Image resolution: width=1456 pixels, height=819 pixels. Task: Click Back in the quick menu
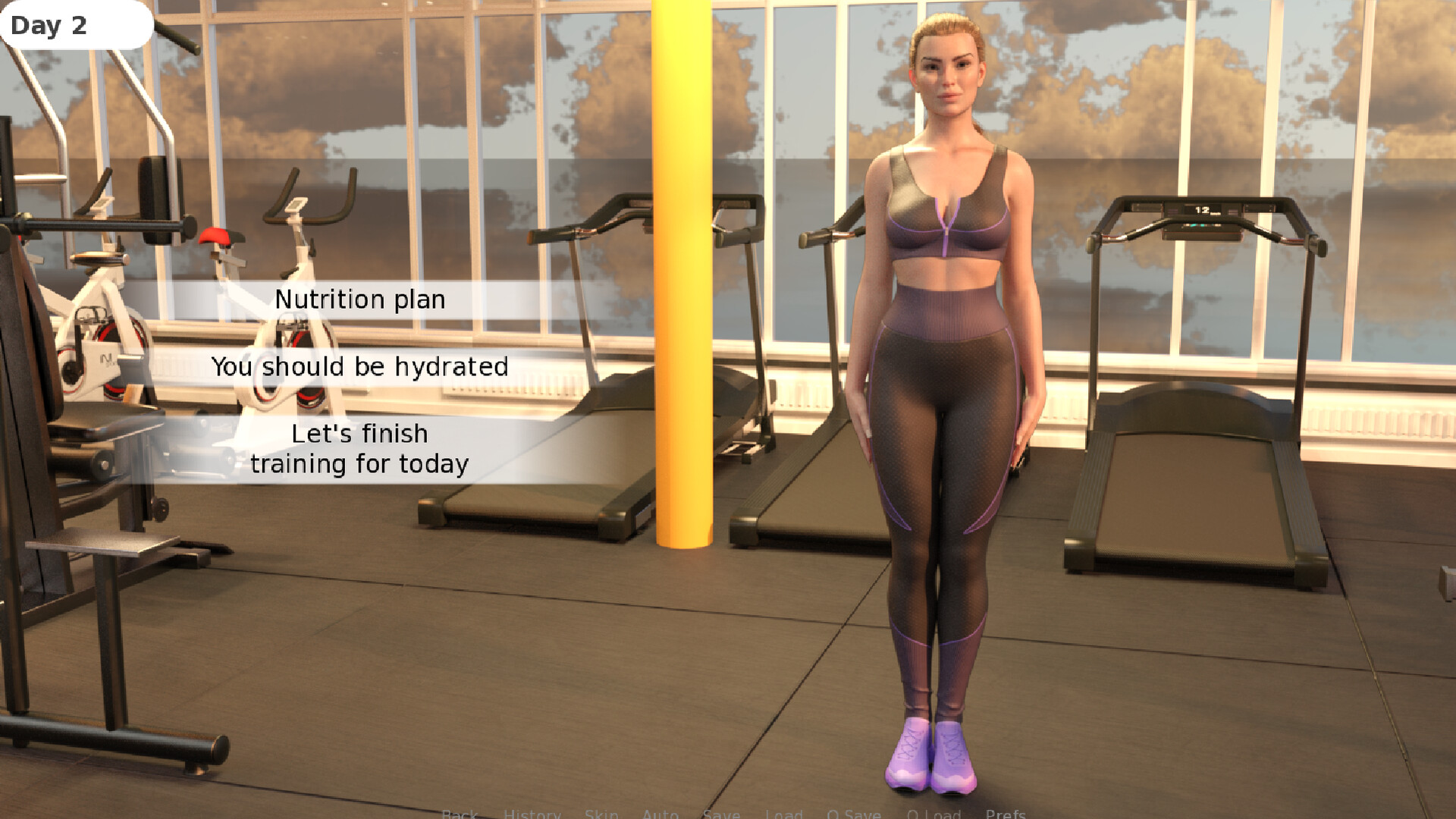click(x=459, y=814)
